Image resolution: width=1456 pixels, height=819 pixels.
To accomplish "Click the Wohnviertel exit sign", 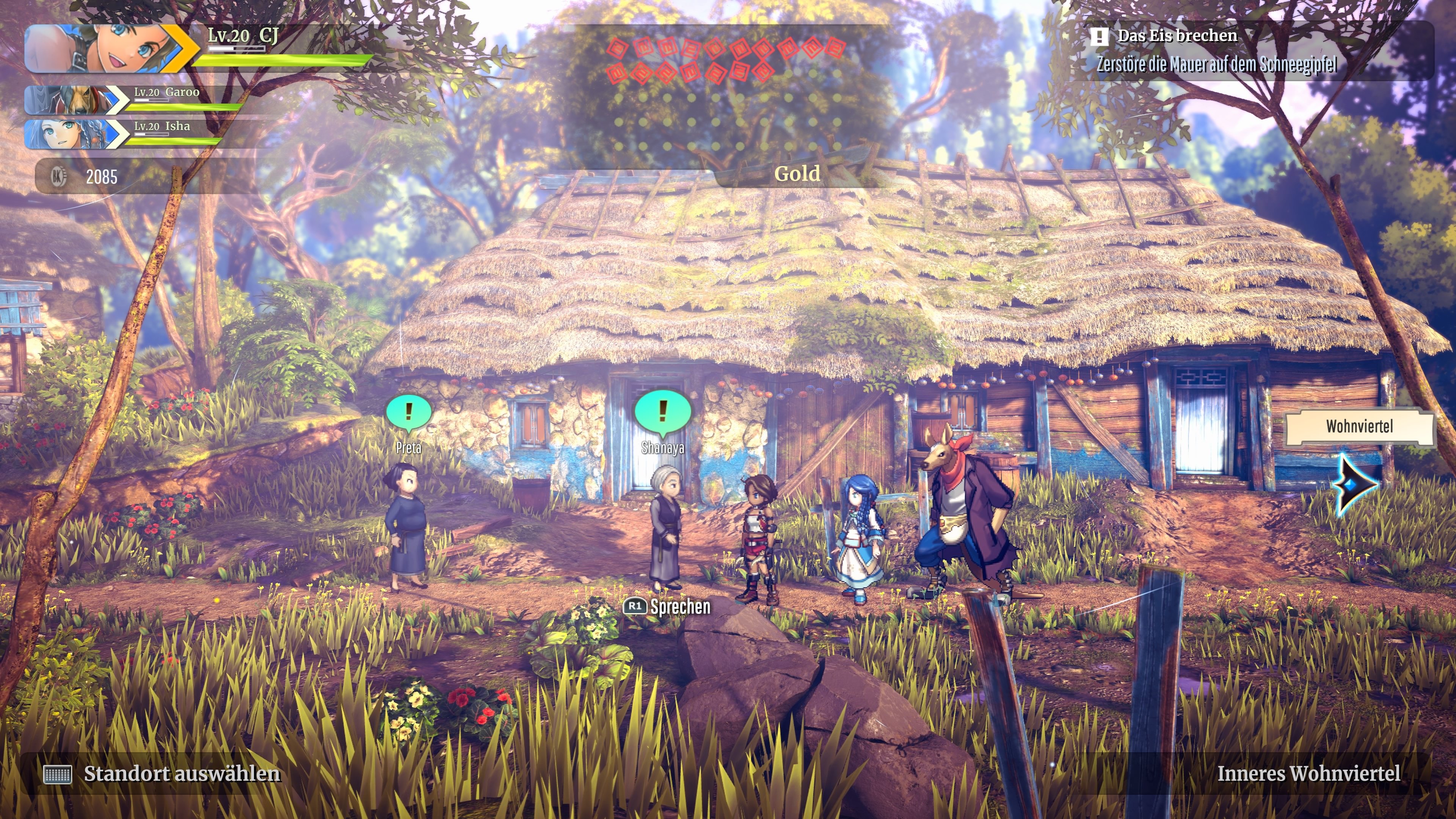I will point(1359,427).
